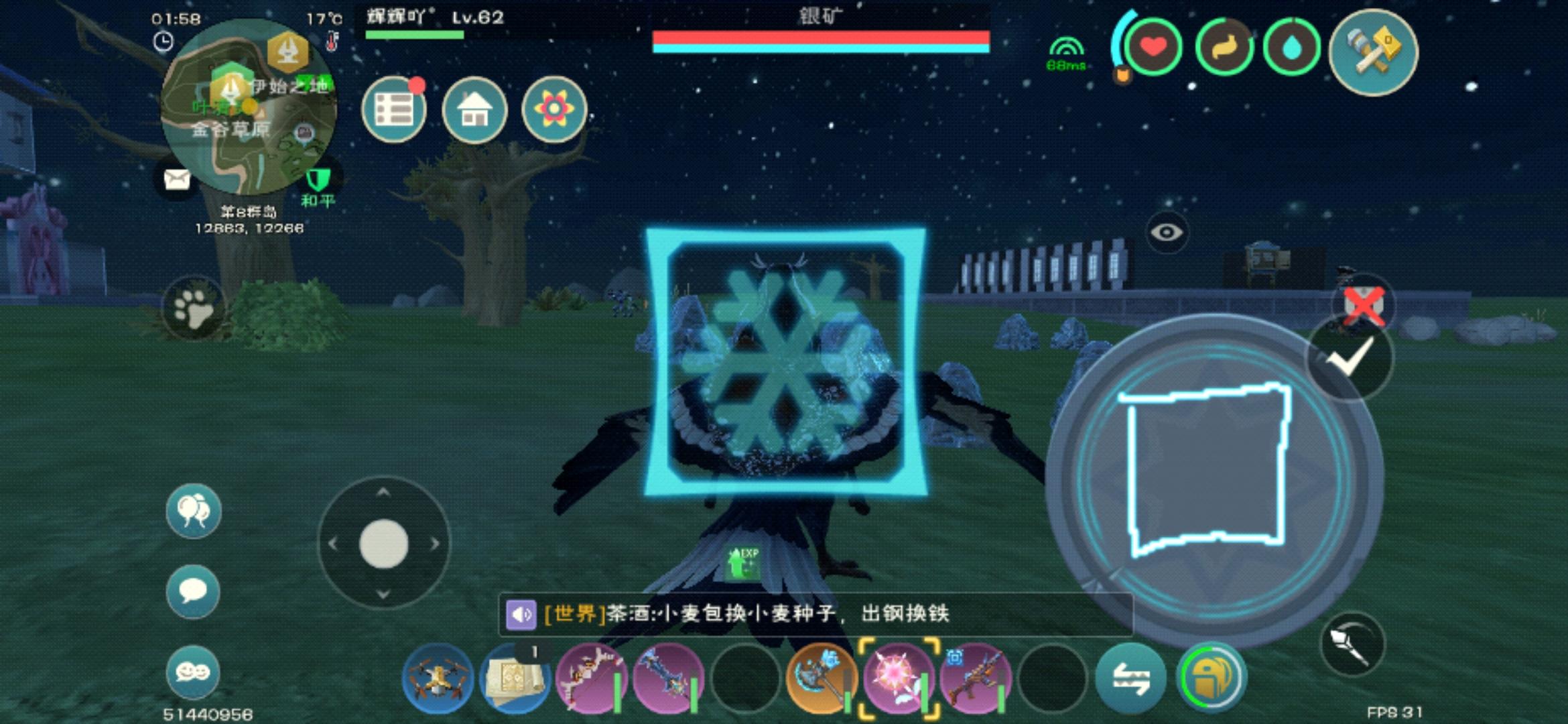
Task: Open the yellow backpack inventory
Action: point(1212,678)
